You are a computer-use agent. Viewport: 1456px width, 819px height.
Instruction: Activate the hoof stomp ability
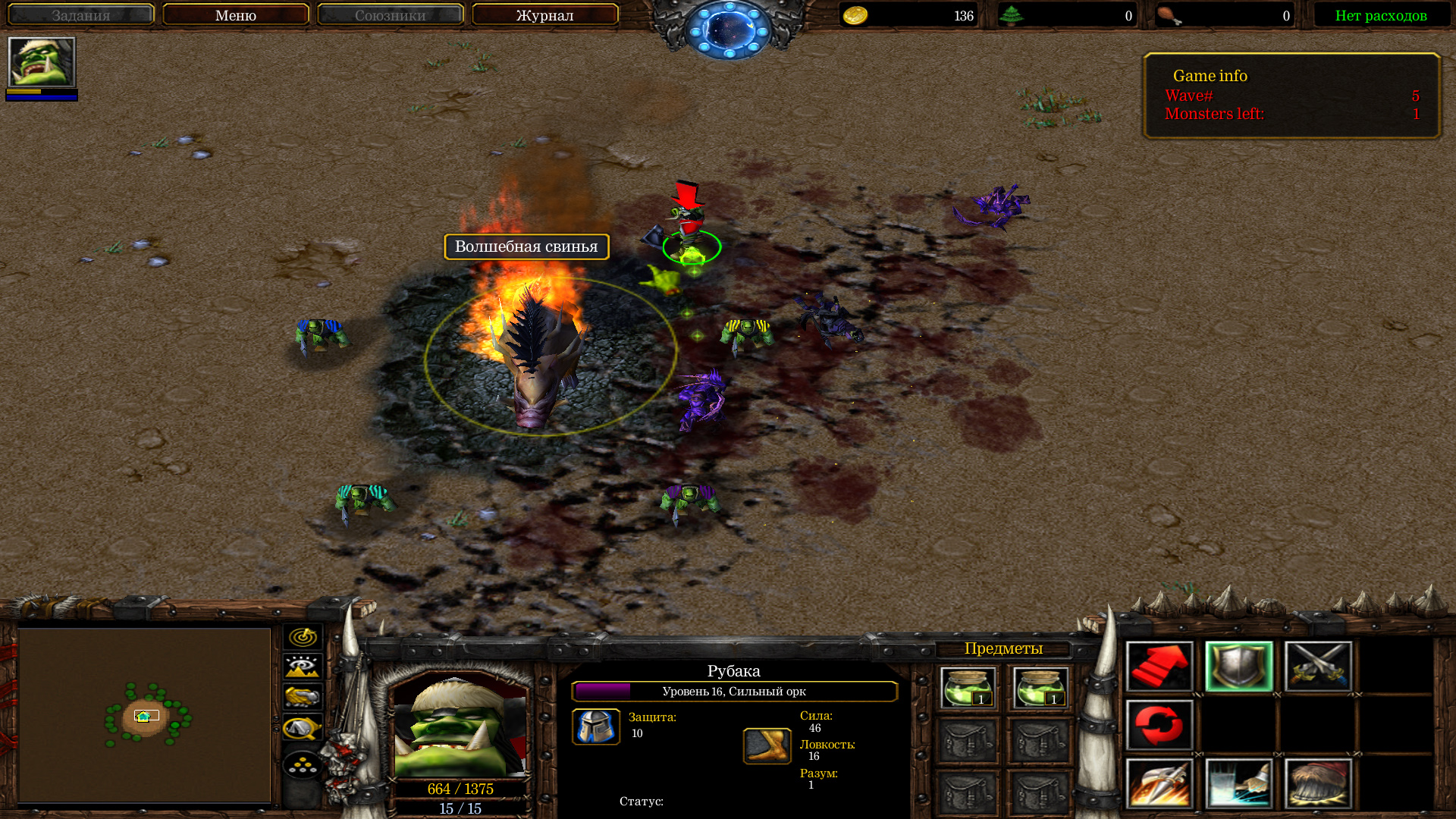1318,783
